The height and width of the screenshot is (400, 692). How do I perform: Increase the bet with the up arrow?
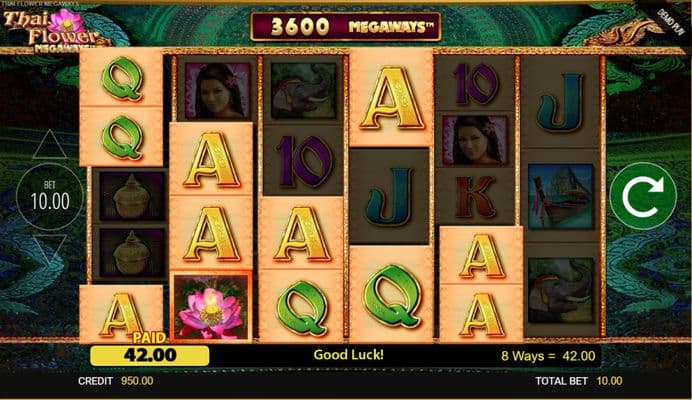(x=50, y=146)
